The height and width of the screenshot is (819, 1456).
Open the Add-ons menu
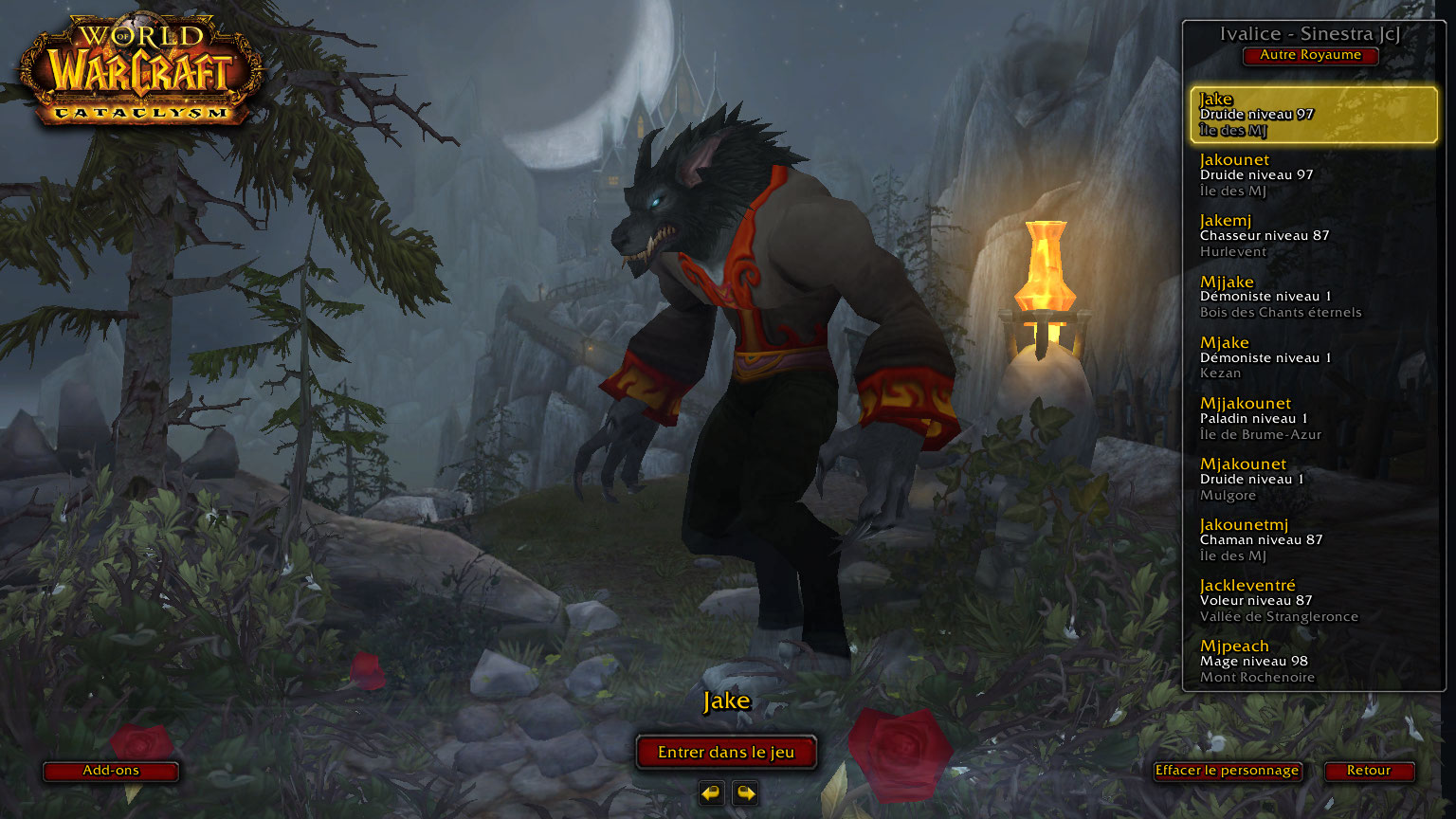111,771
